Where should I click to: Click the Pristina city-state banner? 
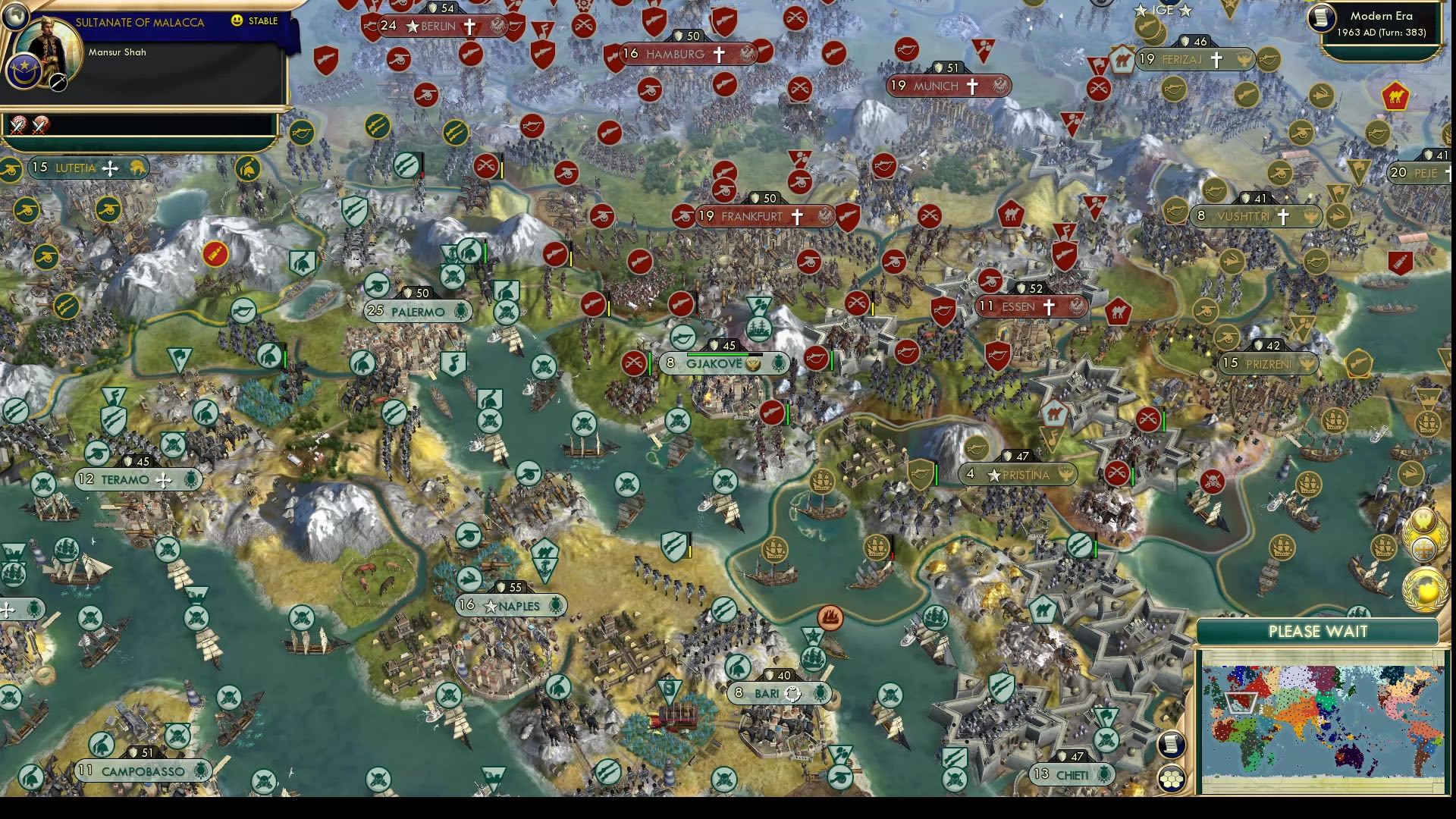1021,475
